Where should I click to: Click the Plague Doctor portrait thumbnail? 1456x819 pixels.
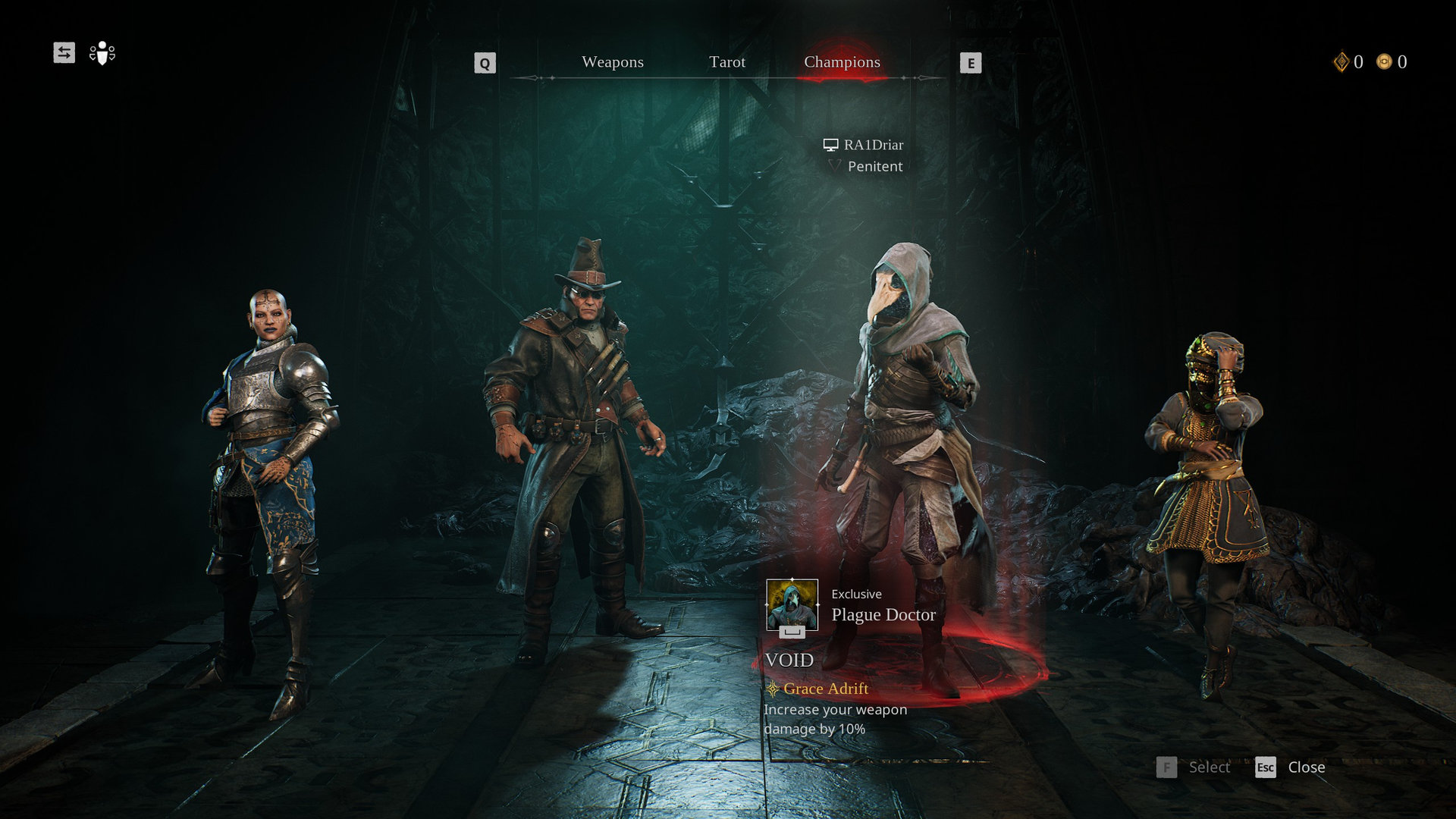click(x=792, y=605)
